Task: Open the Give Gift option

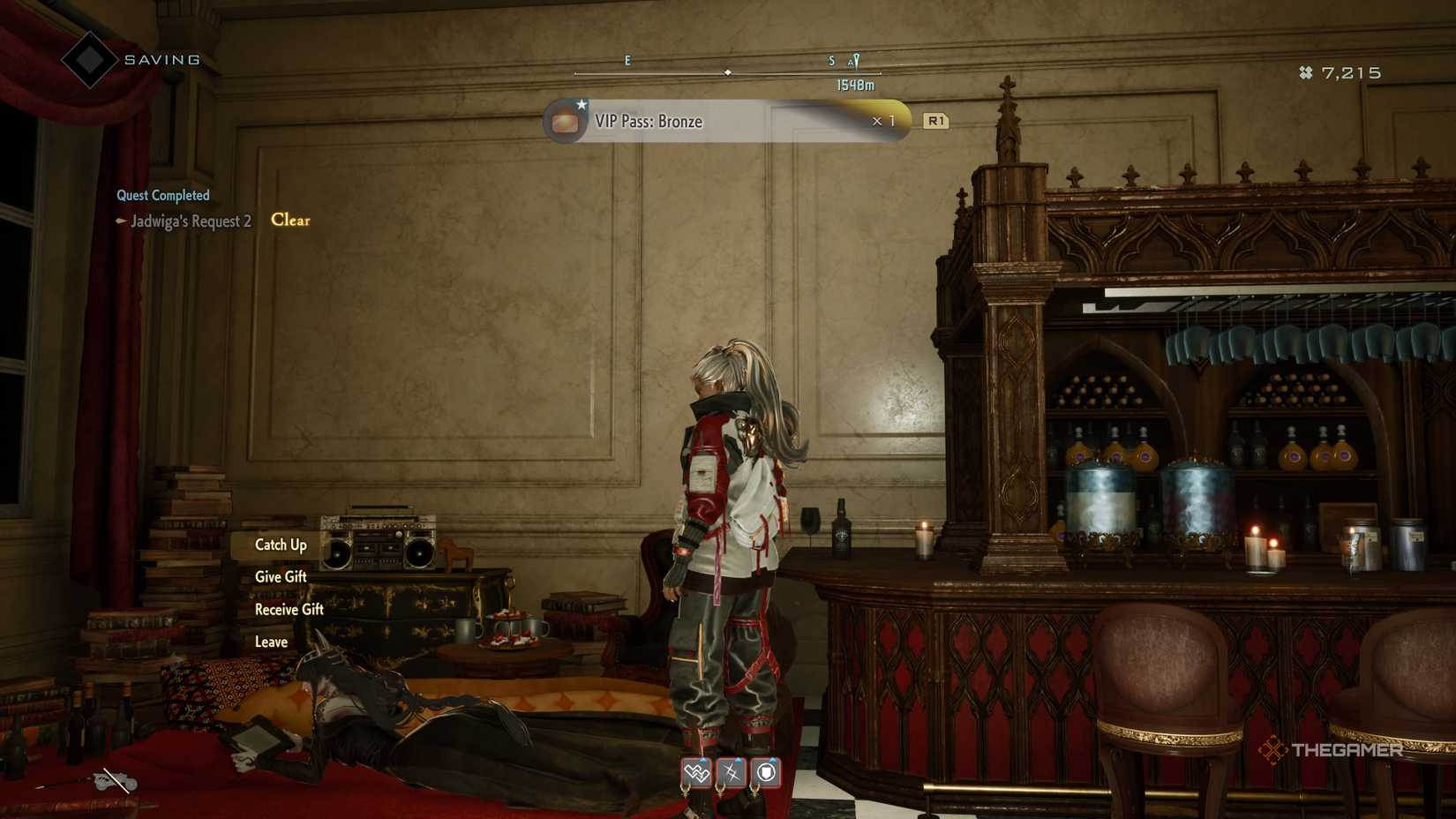Action: 280,576
